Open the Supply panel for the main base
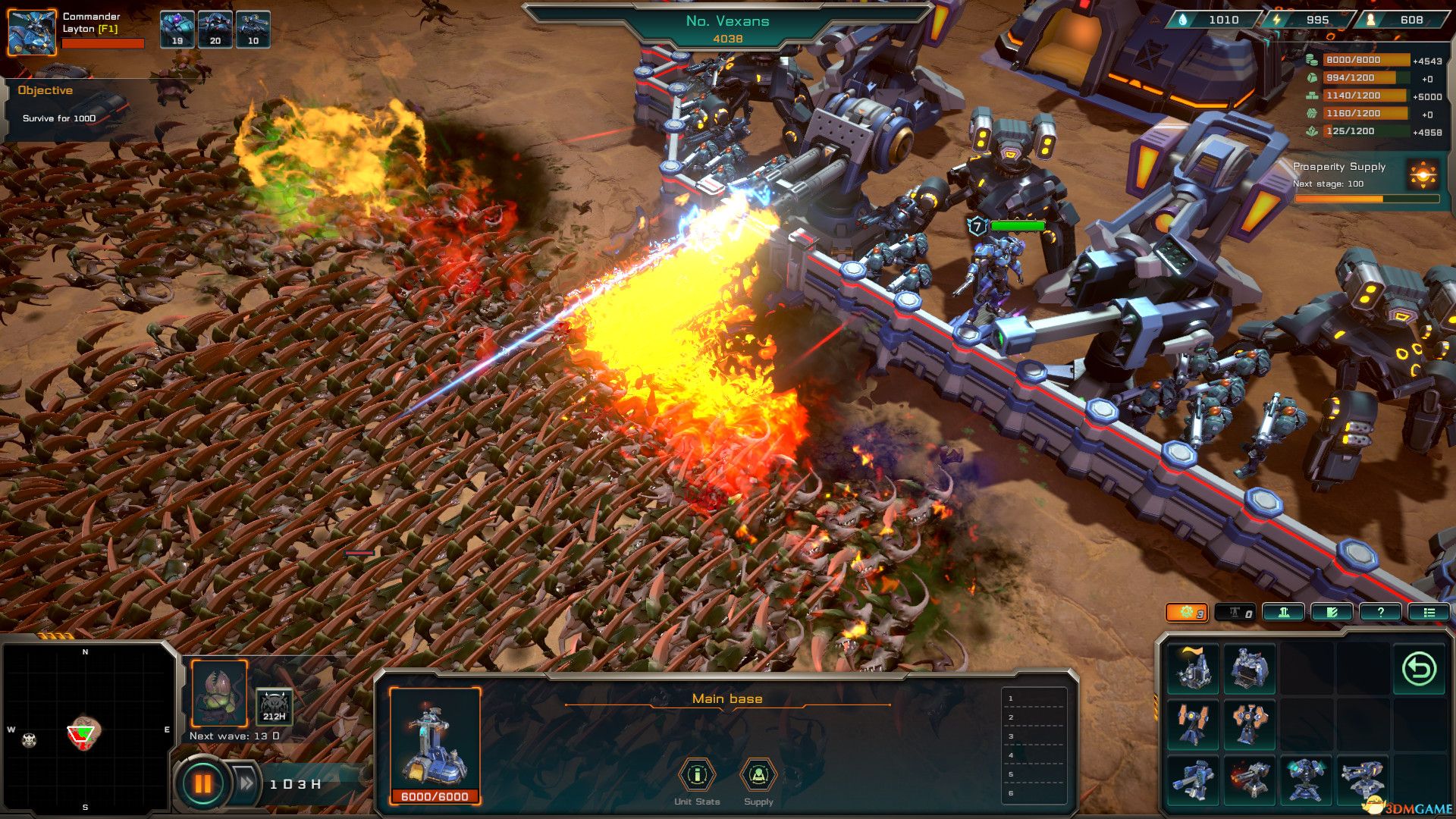1456x819 pixels. point(758,775)
